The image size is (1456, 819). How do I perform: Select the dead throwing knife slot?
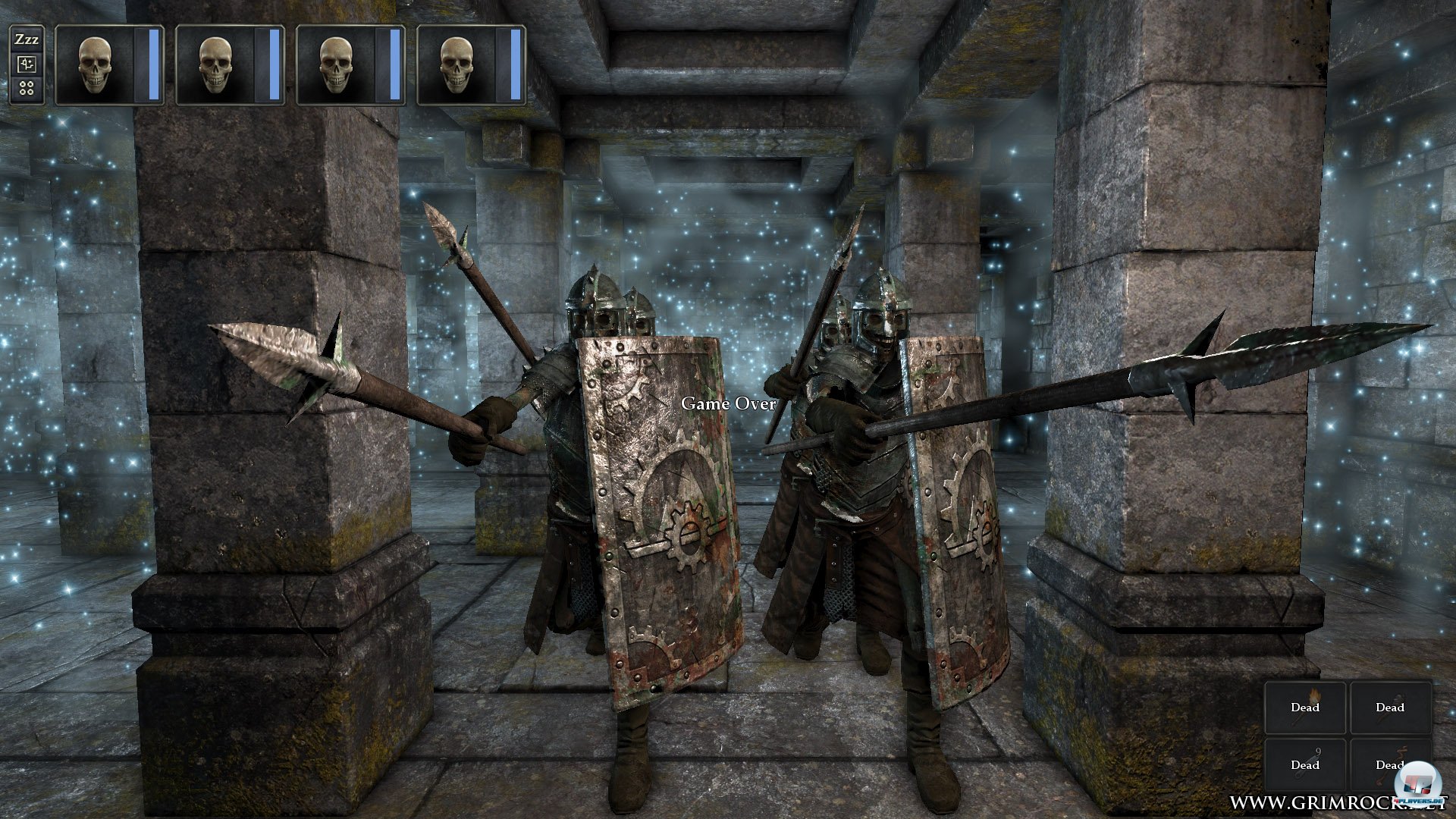(1305, 764)
